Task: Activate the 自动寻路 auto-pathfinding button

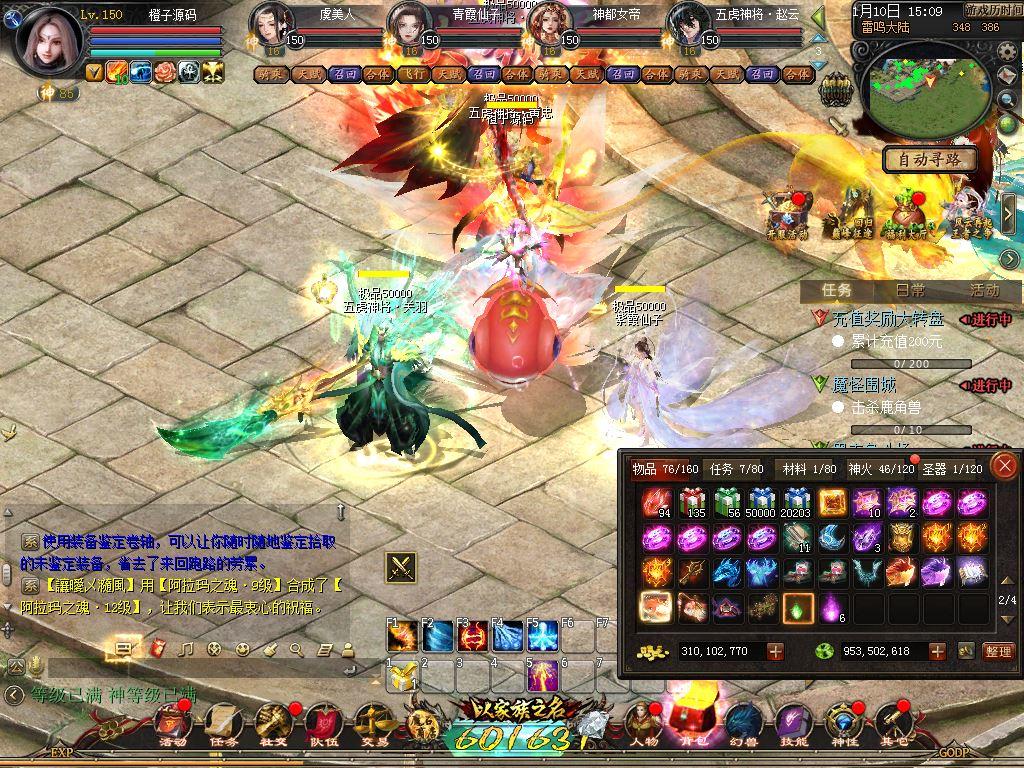Action: [x=929, y=159]
